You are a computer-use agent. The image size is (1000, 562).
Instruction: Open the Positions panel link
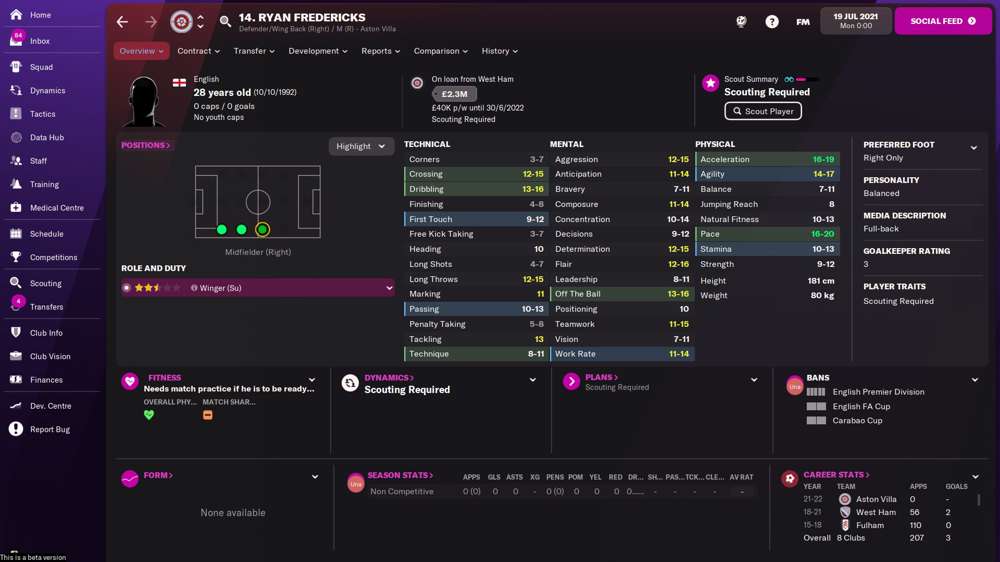145,145
